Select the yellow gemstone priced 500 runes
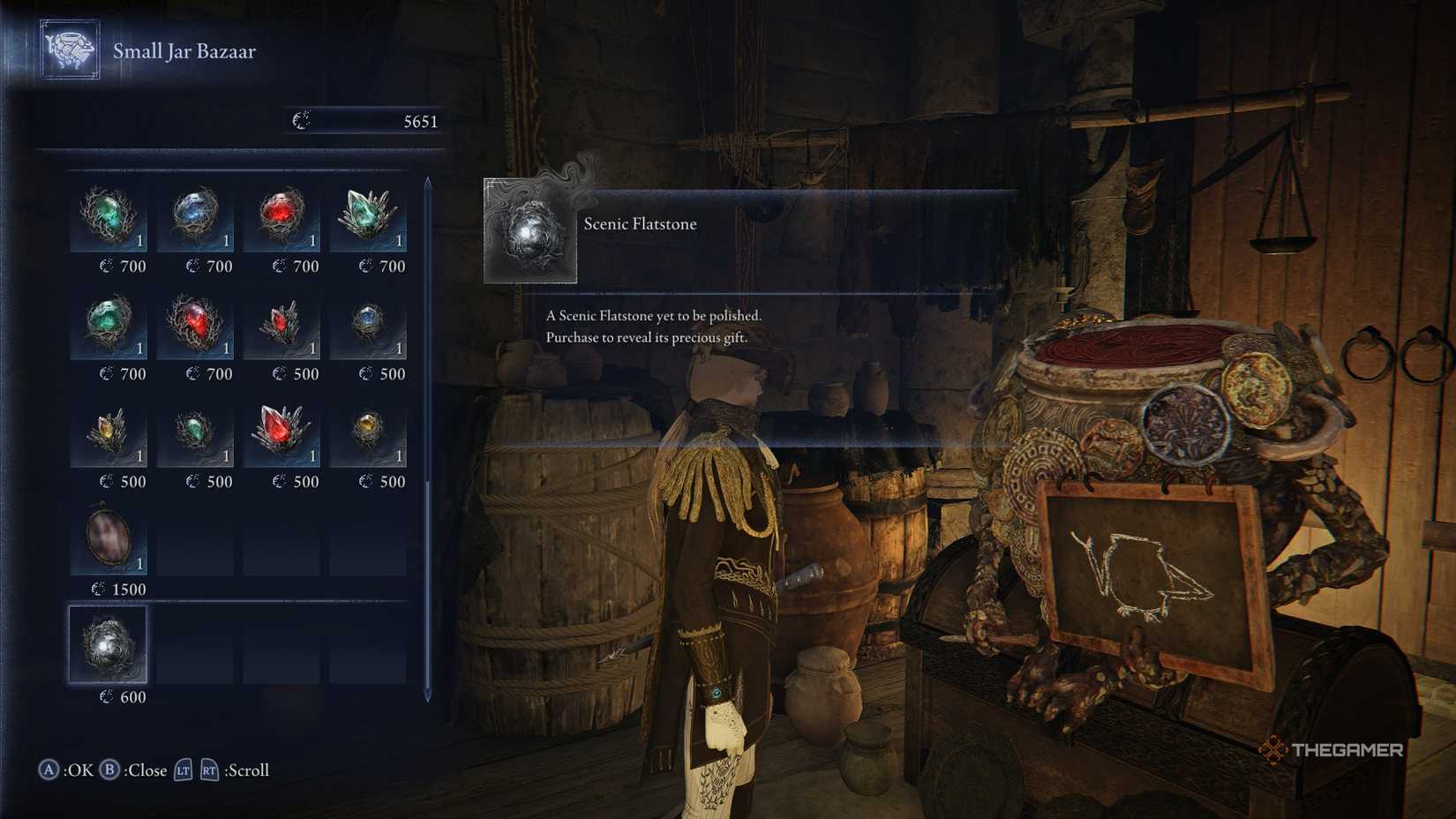The width and height of the screenshot is (1456, 819). (x=368, y=432)
